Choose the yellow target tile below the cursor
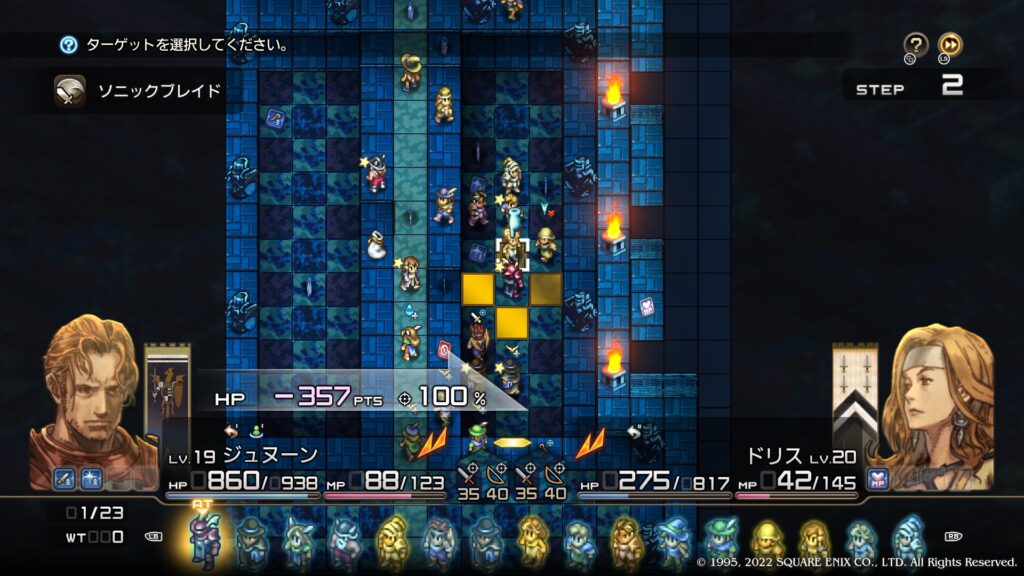 click(513, 322)
